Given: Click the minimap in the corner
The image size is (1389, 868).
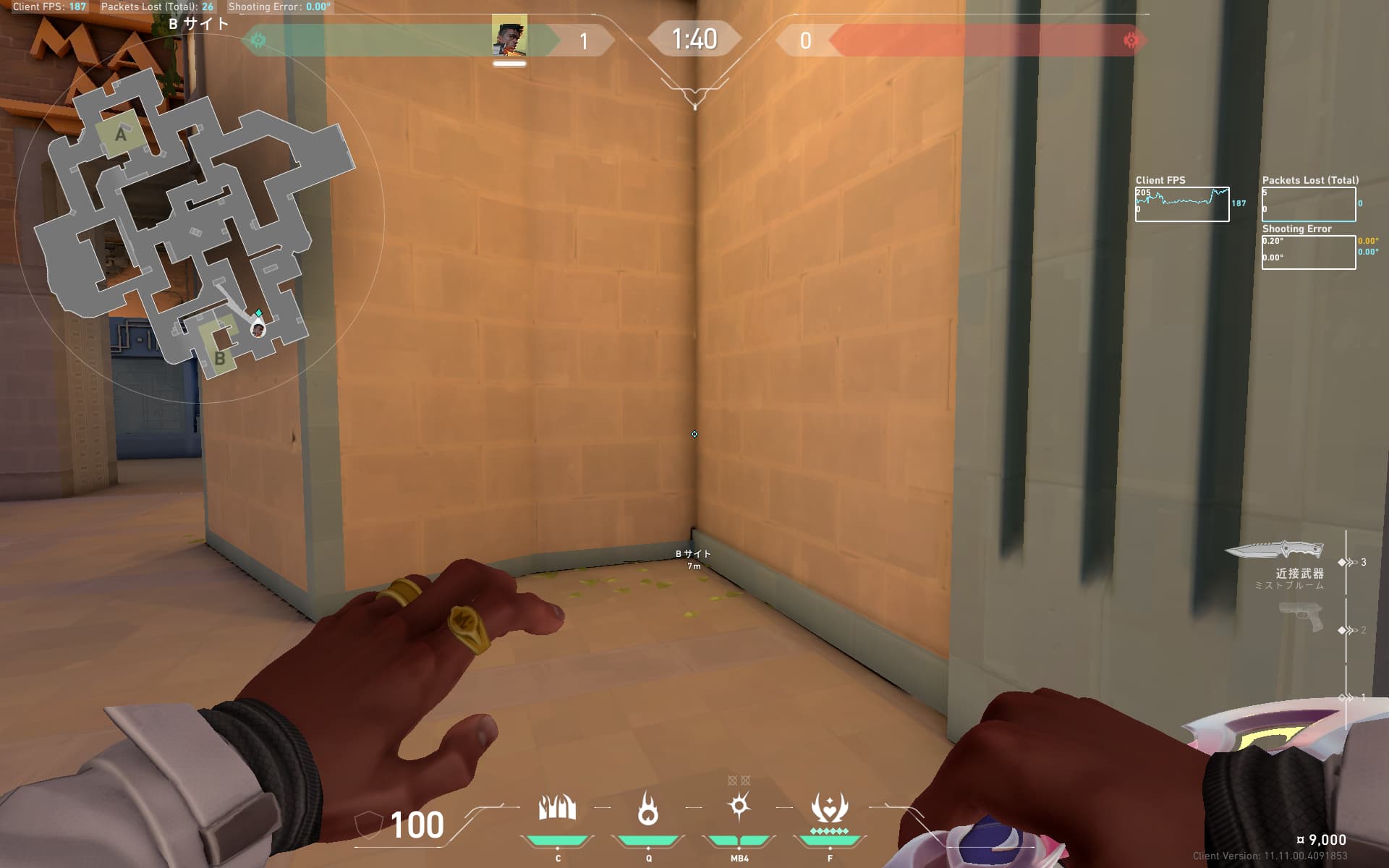Looking at the screenshot, I should click(195, 217).
